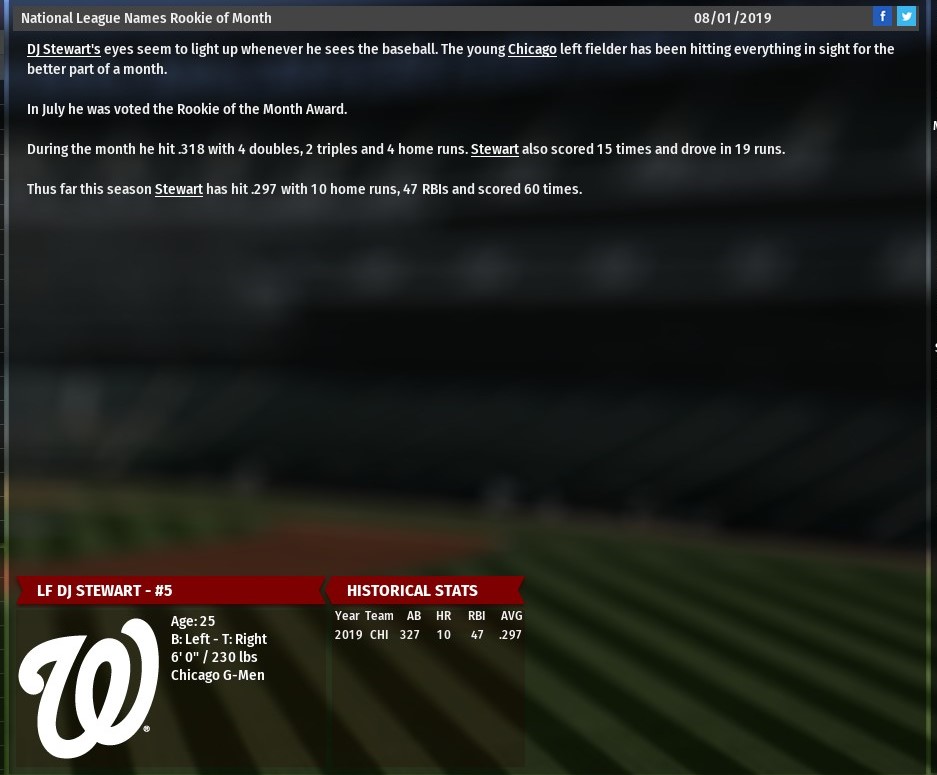
Task: Open the DJ Stewart's player link
Action: coord(64,49)
